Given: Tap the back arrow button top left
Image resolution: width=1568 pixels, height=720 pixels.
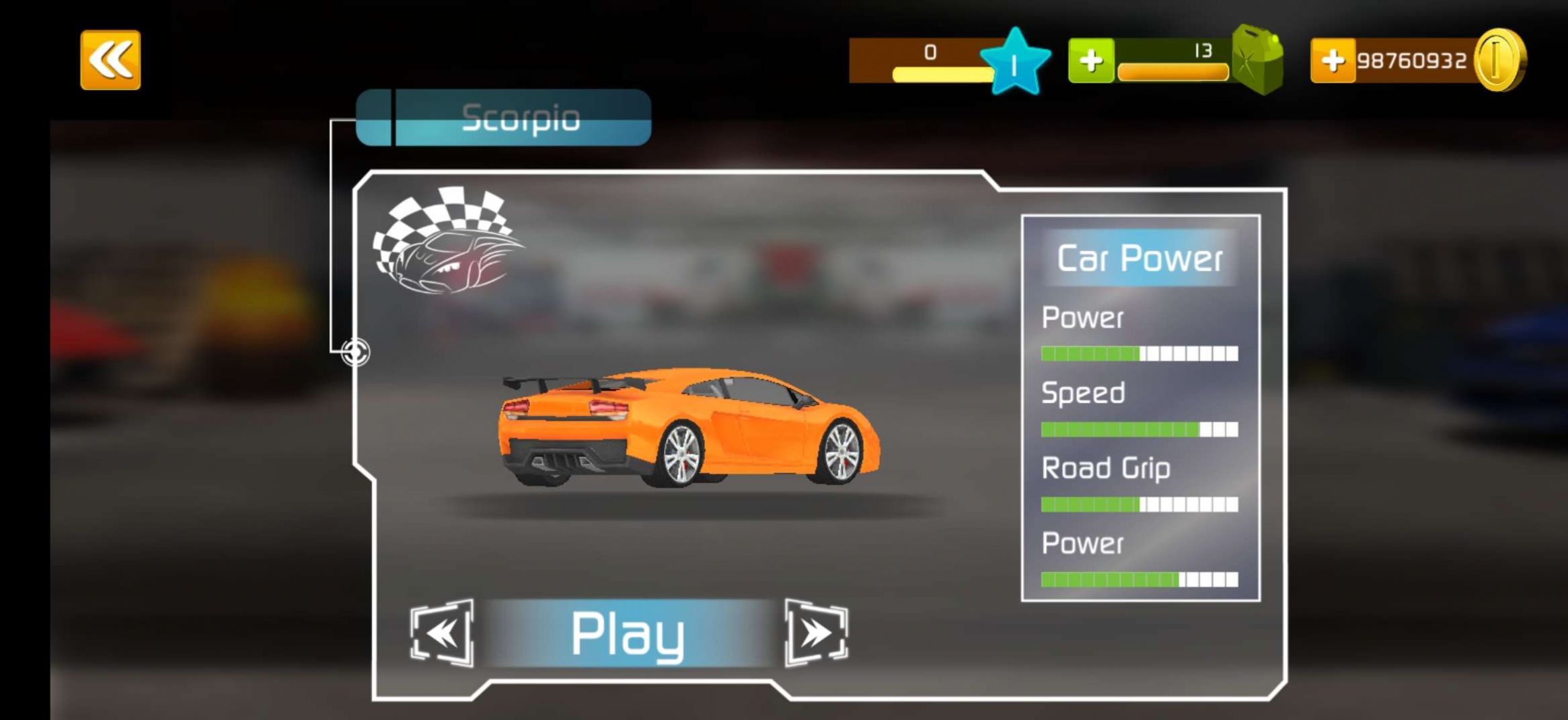Looking at the screenshot, I should click(110, 59).
